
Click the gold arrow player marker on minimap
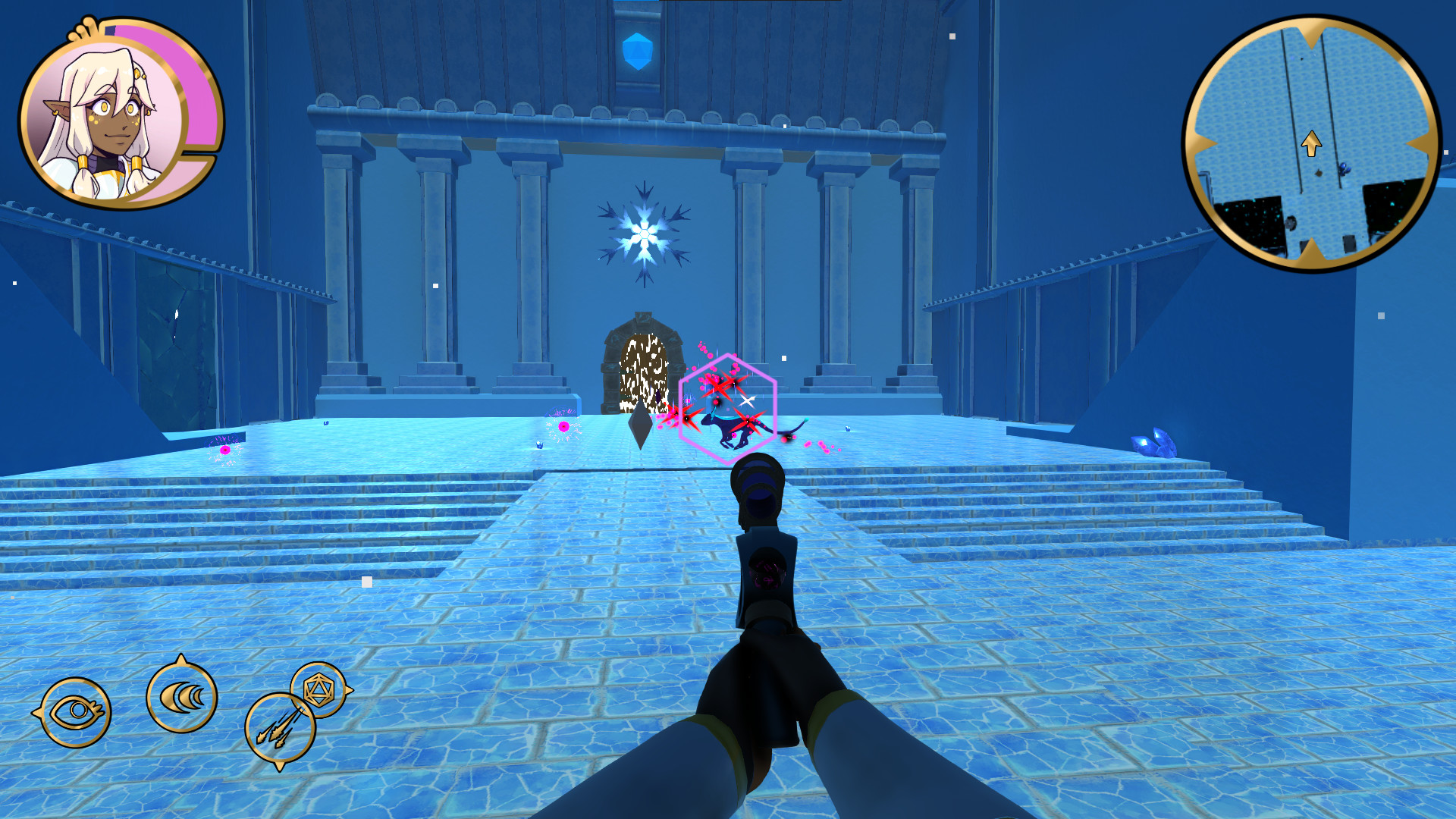1311,142
